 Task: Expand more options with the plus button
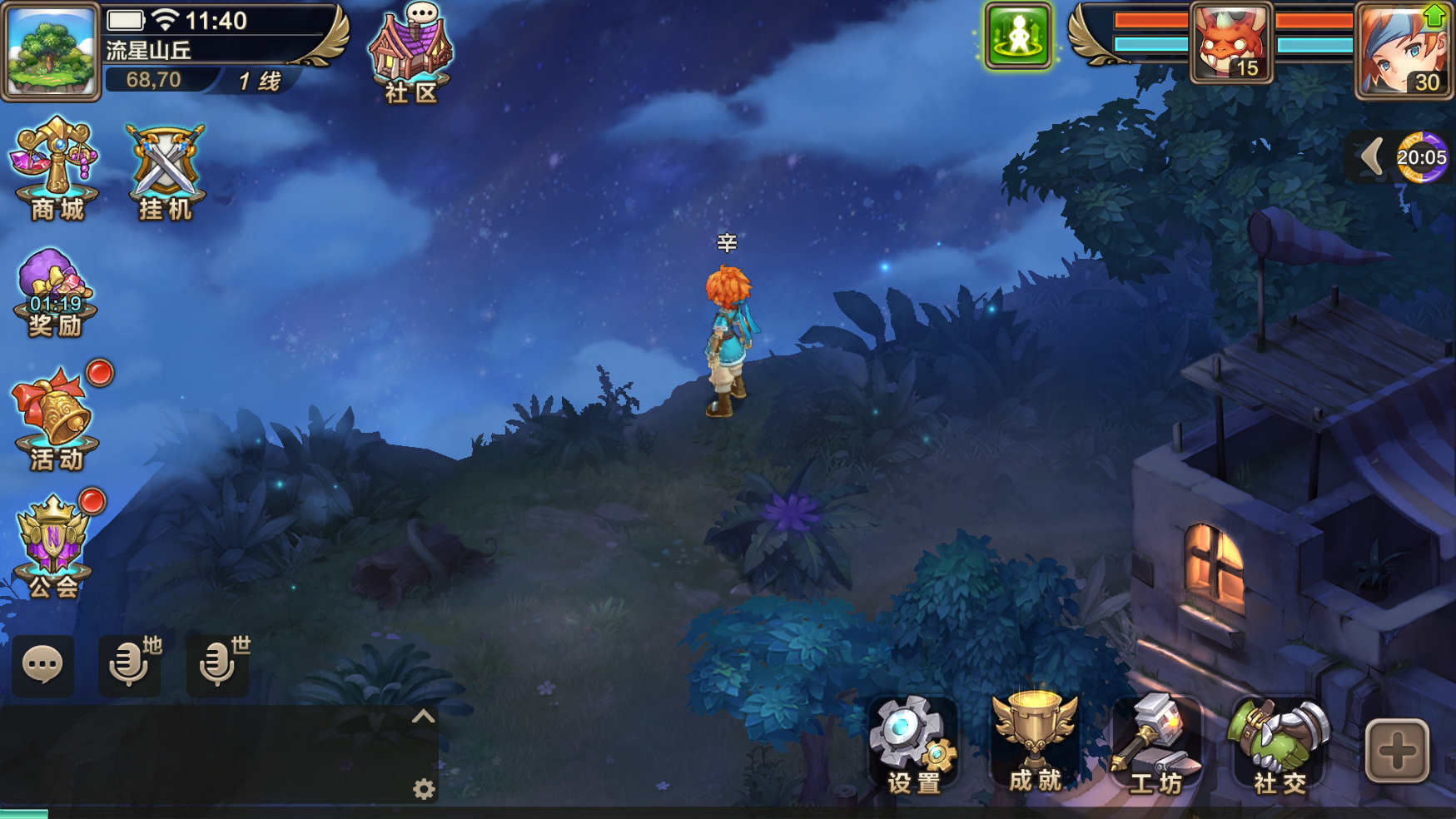1397,751
